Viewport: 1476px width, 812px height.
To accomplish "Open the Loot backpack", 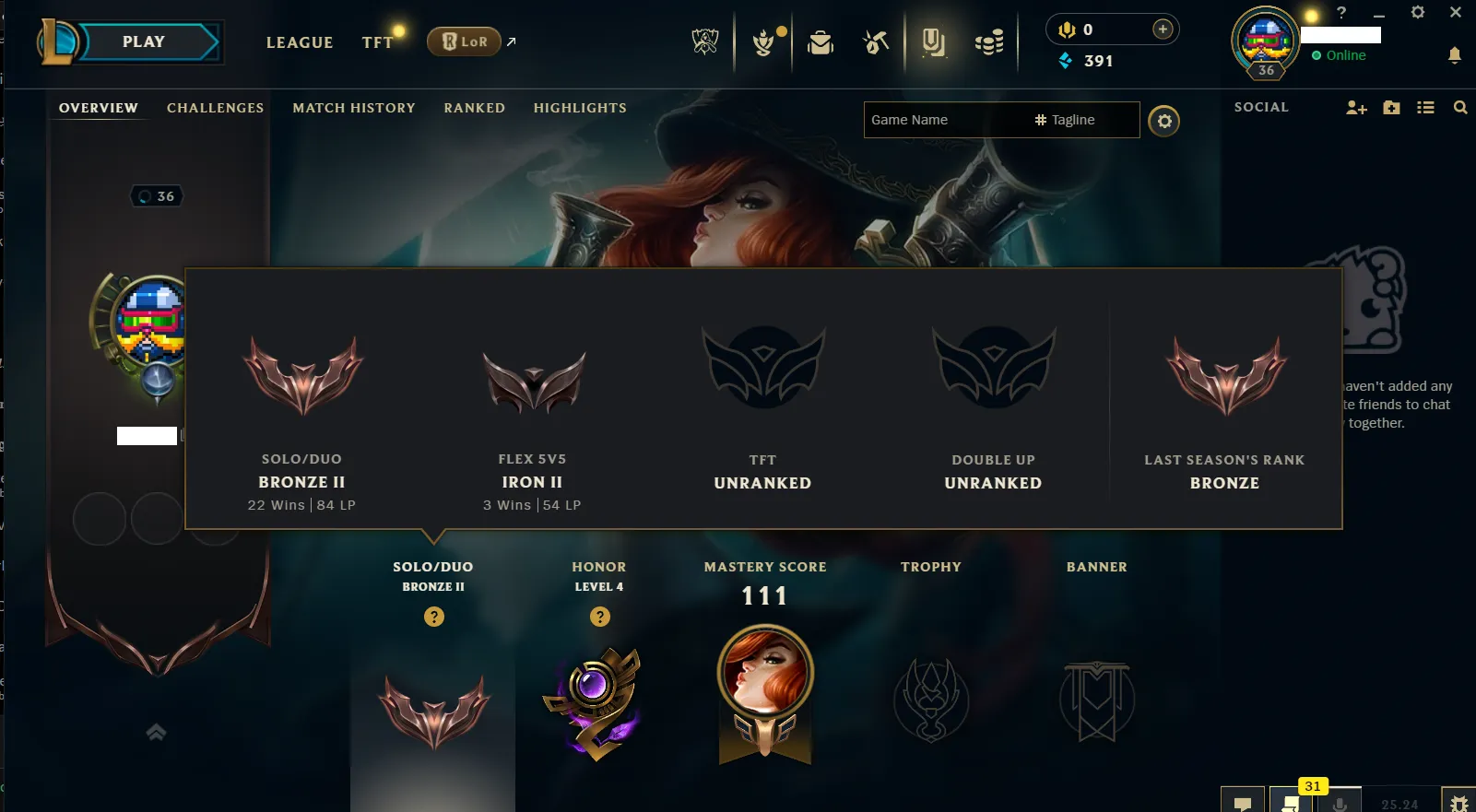I will [821, 41].
